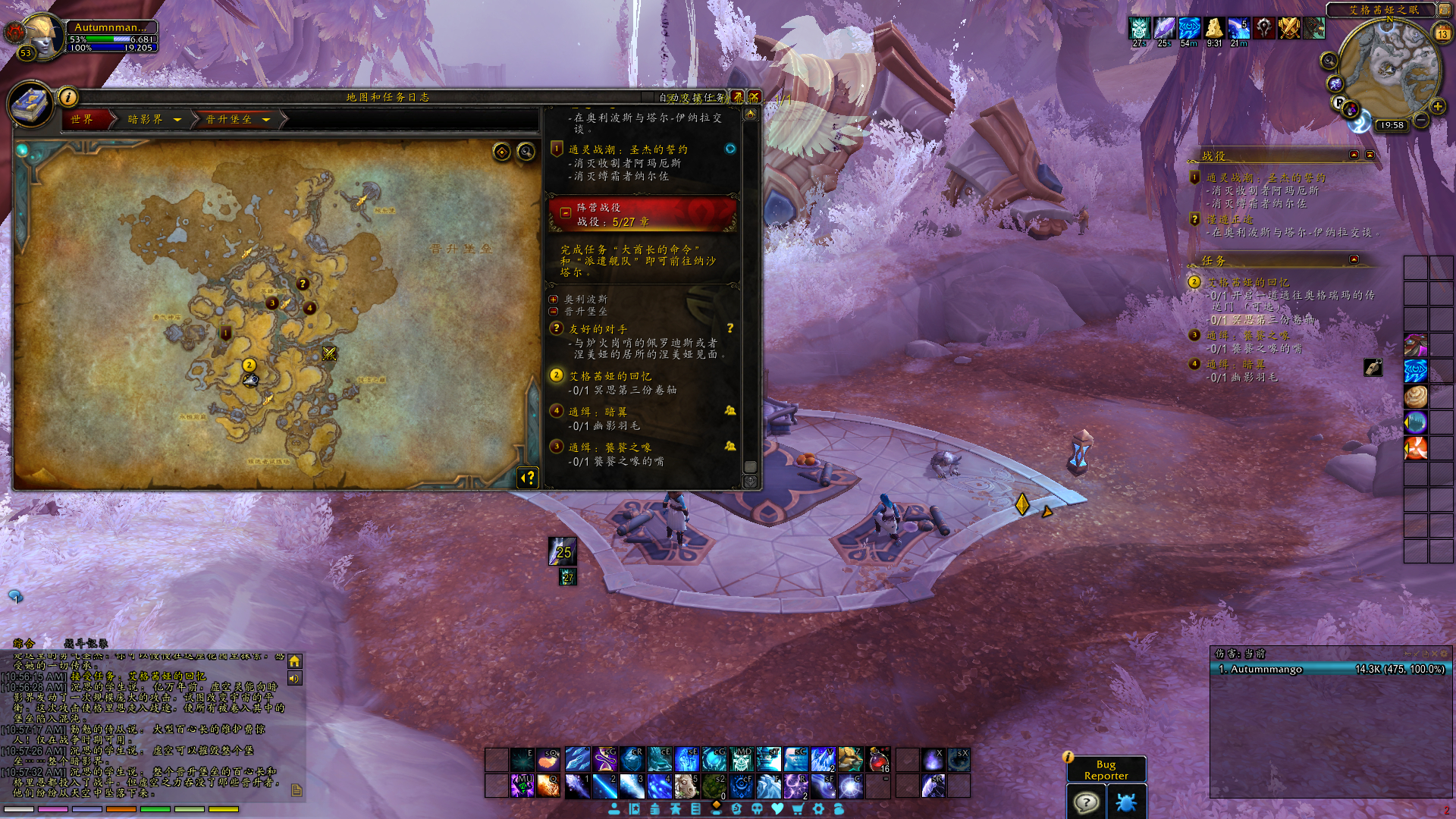Zoom in the minimap with plus button
The width and height of the screenshot is (1456, 819).
click(1437, 106)
